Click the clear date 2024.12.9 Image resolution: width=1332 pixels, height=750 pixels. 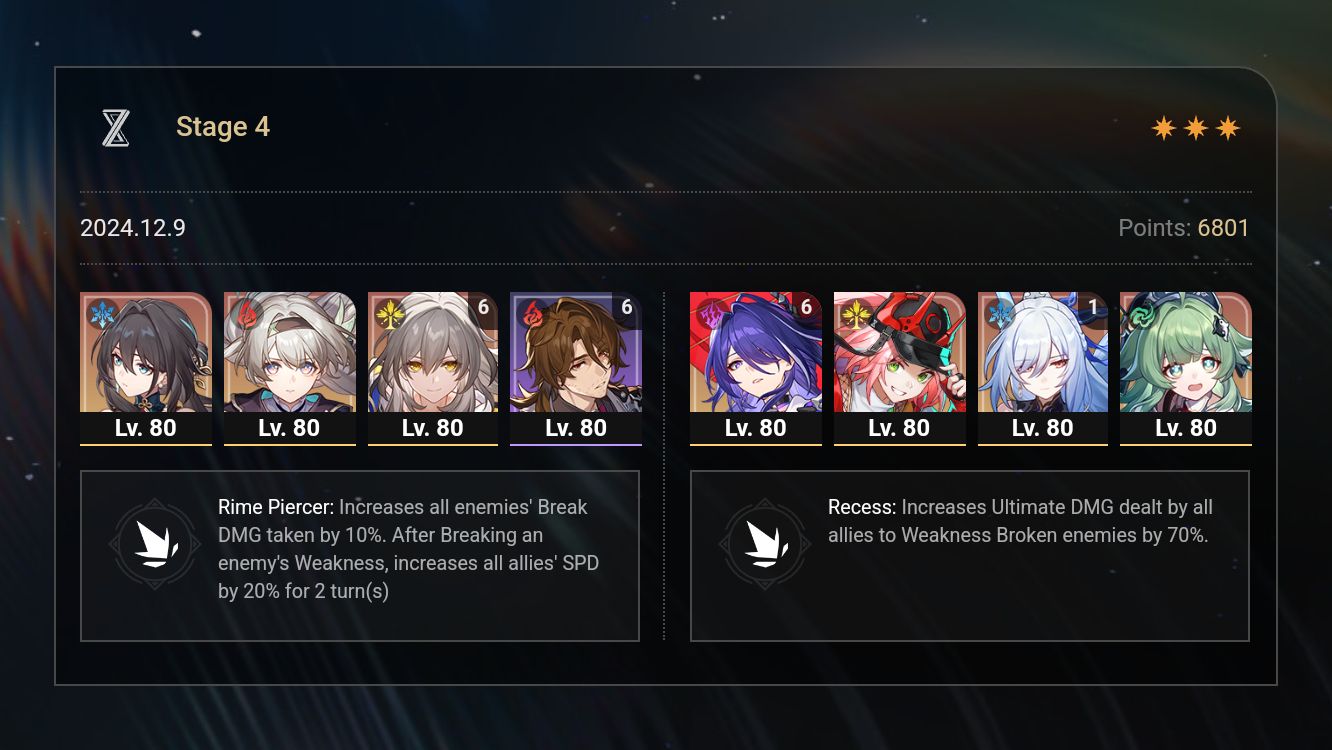pos(132,228)
